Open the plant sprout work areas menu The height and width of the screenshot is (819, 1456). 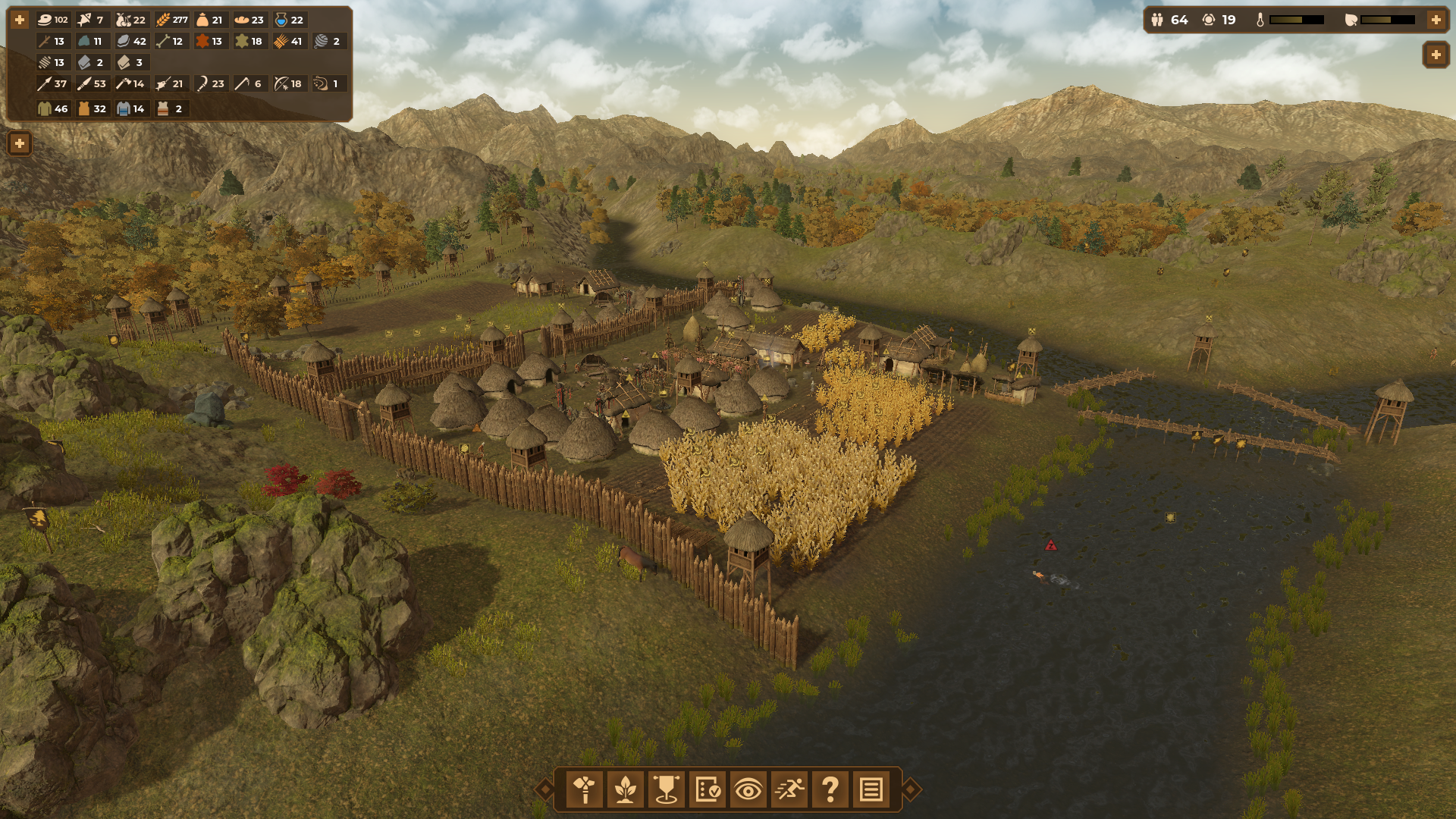[x=626, y=789]
